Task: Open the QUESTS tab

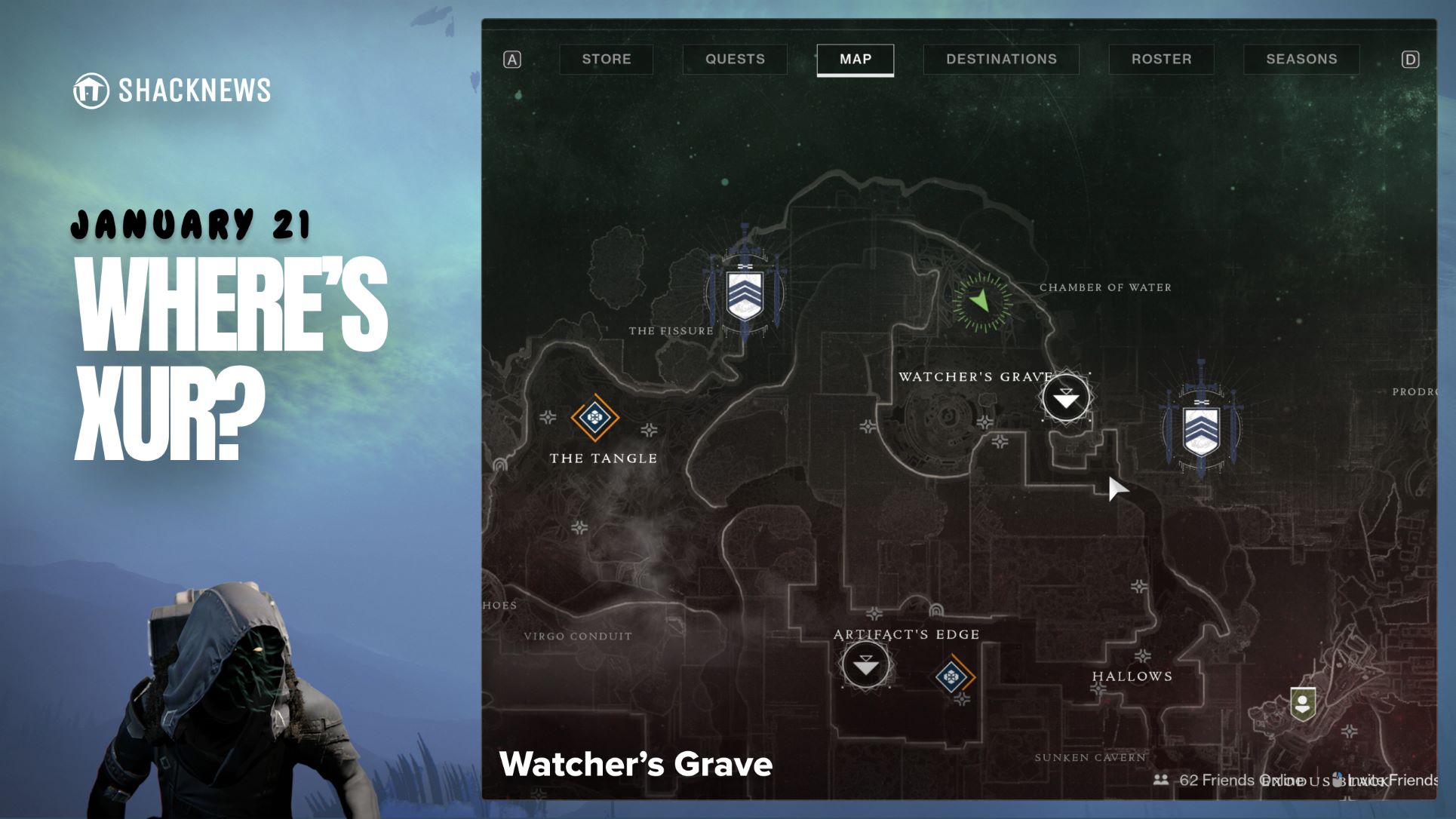Action: pos(735,60)
